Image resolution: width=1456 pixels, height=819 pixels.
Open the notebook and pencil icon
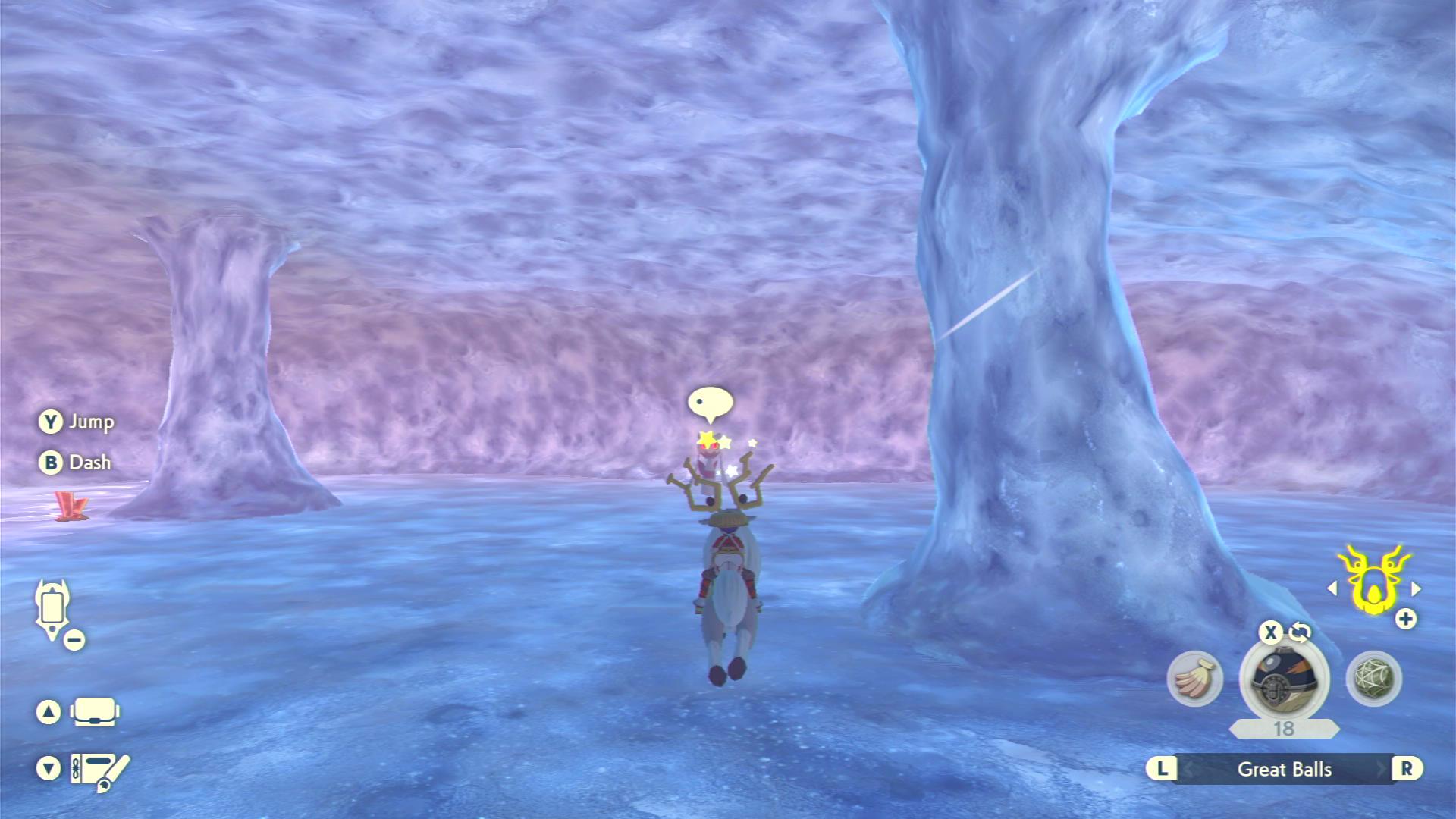[99, 770]
